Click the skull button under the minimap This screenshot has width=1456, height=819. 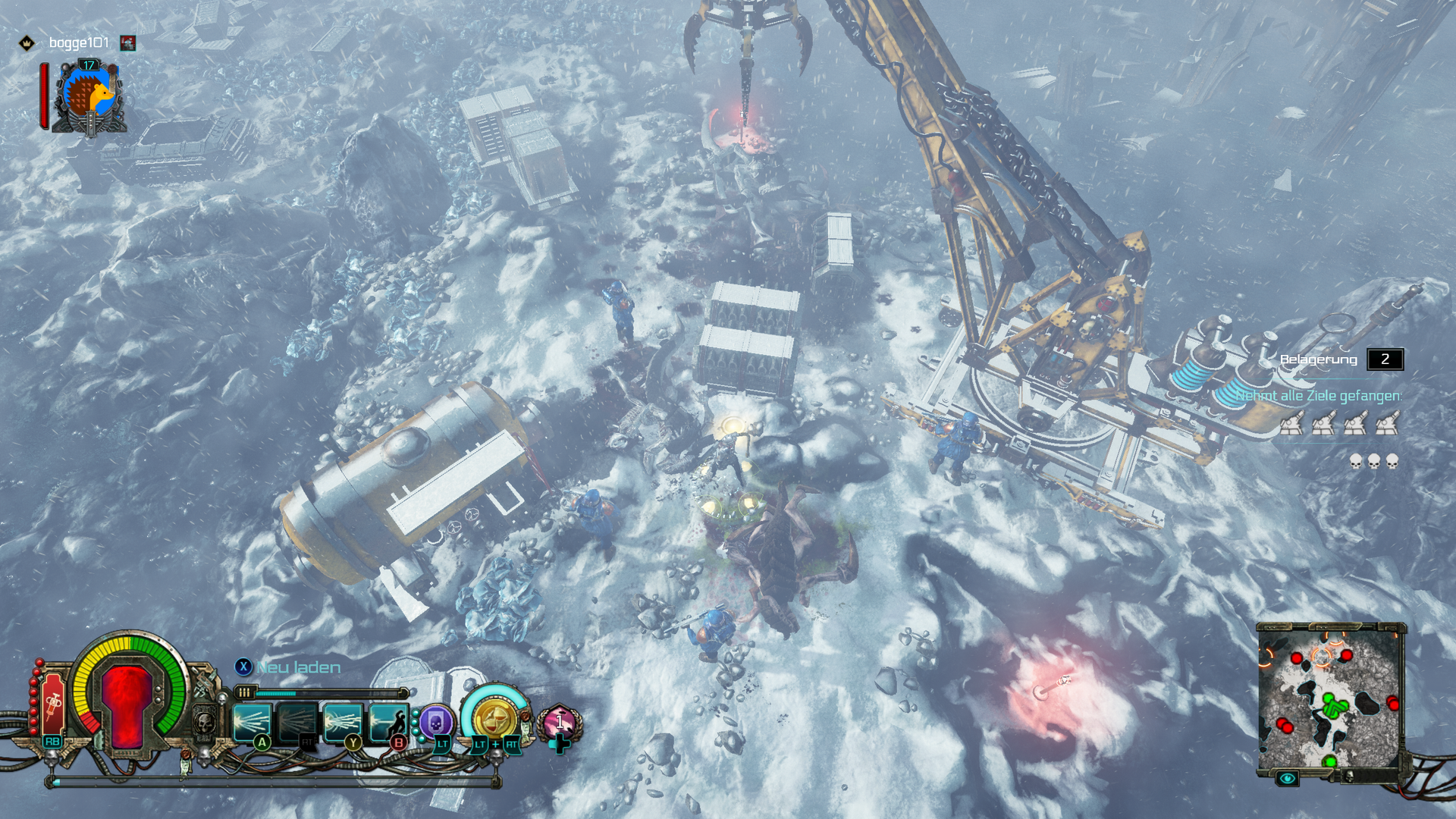coord(1349,776)
